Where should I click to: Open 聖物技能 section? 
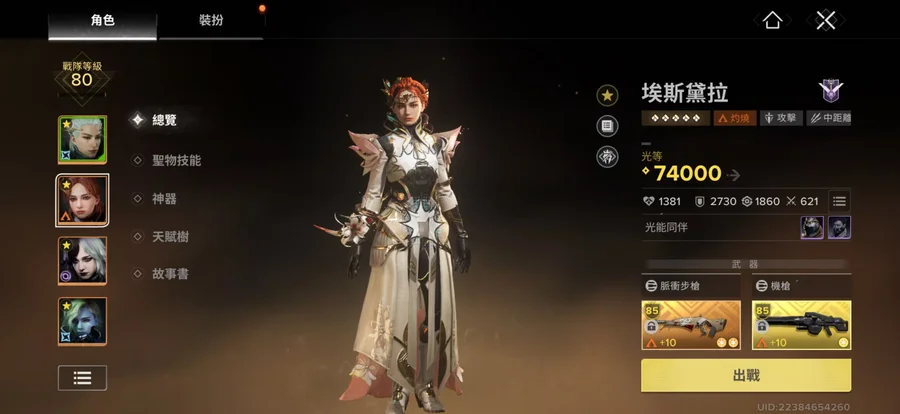(174, 160)
